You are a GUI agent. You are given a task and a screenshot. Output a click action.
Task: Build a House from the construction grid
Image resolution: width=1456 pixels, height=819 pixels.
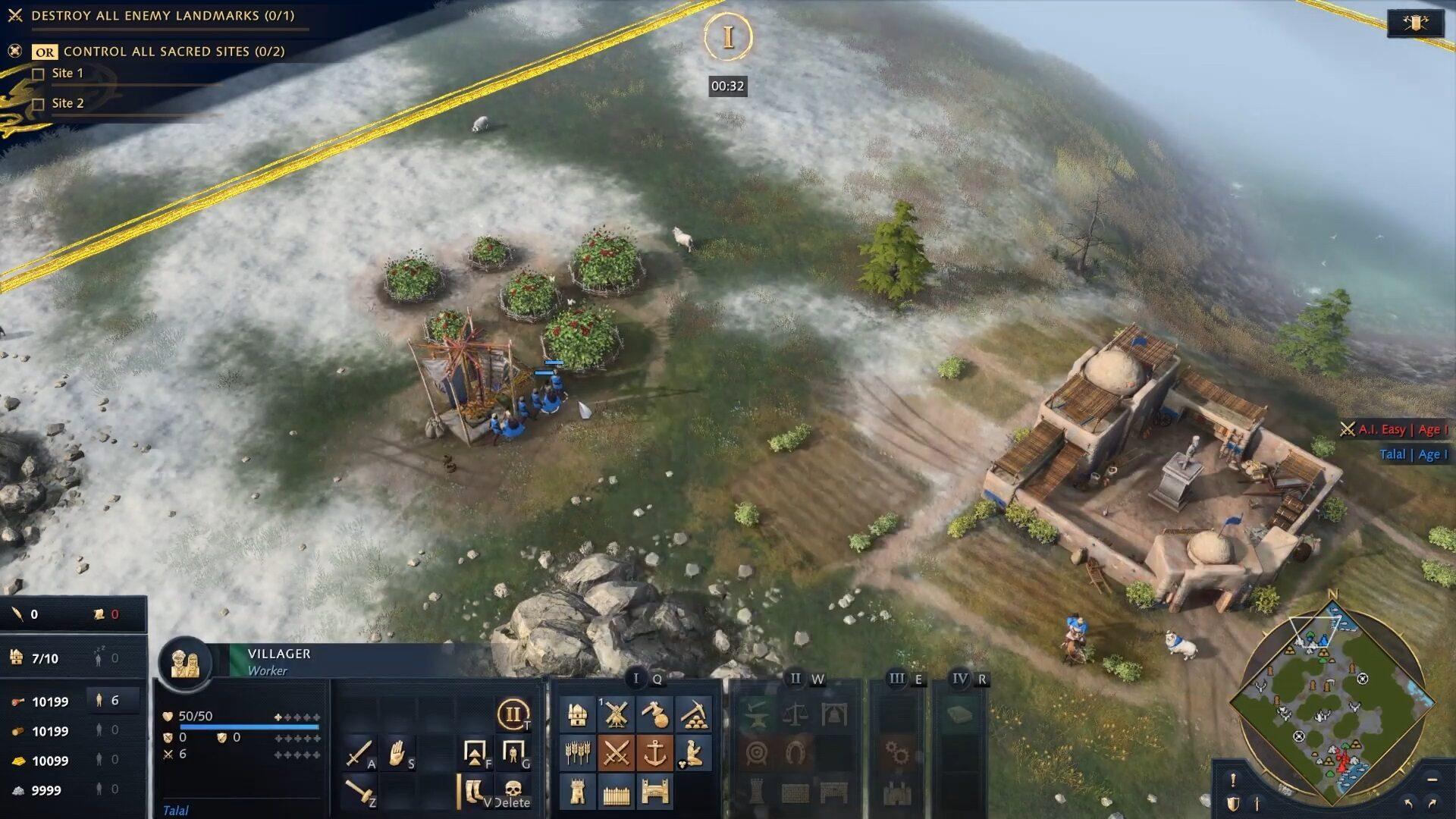tap(578, 714)
